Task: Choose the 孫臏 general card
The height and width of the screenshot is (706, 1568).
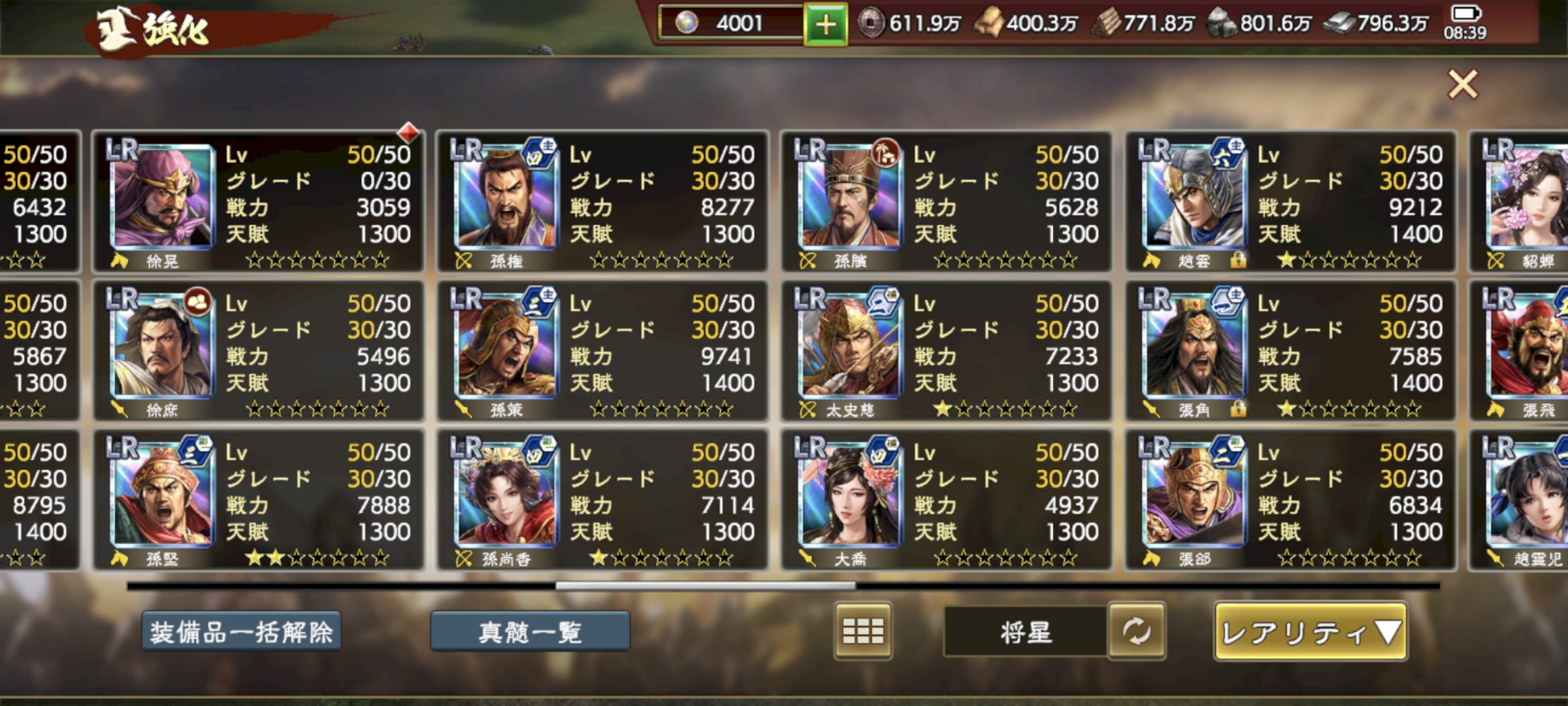Action: (946, 201)
